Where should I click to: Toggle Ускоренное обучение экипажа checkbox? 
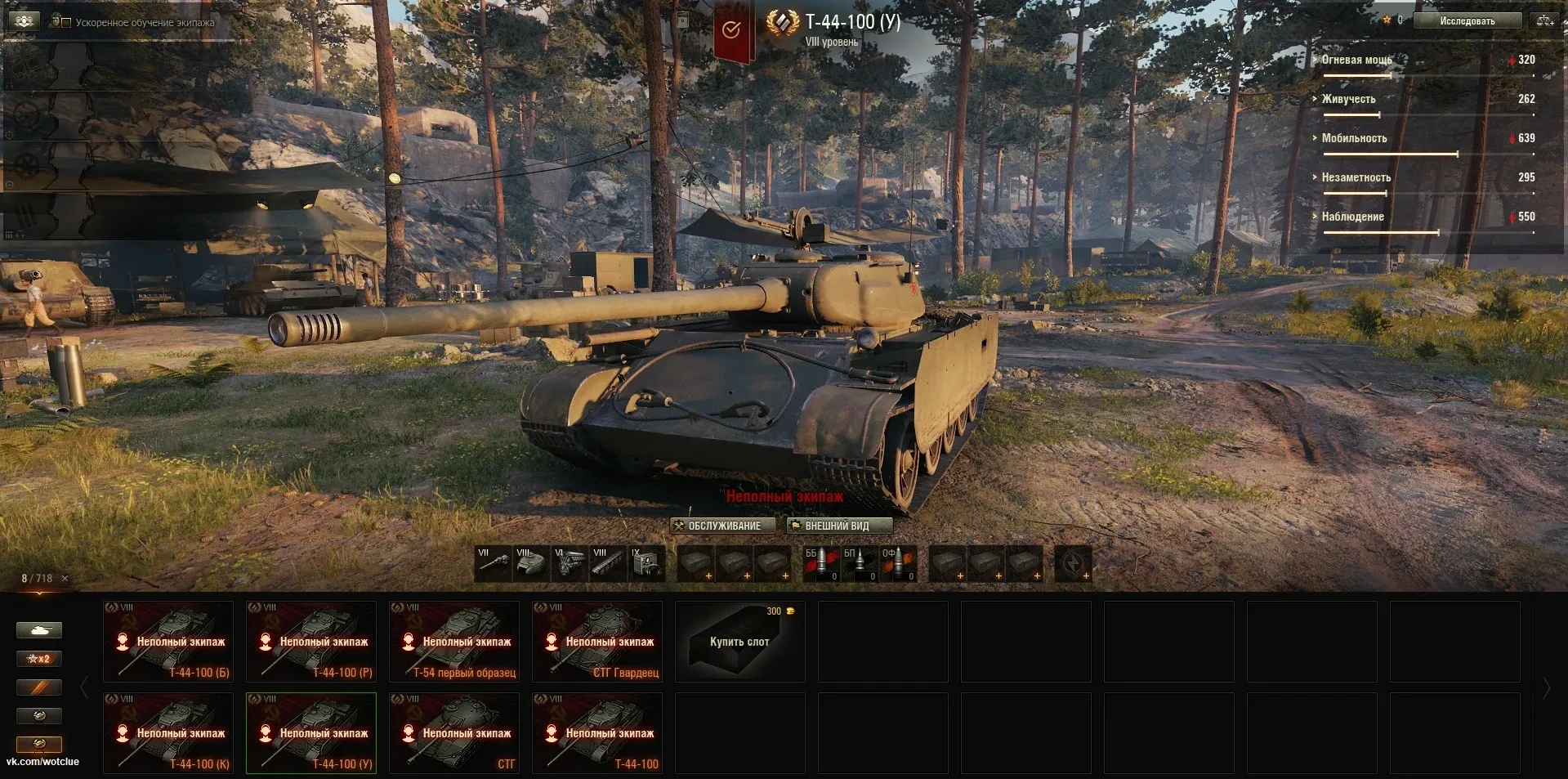[67, 23]
